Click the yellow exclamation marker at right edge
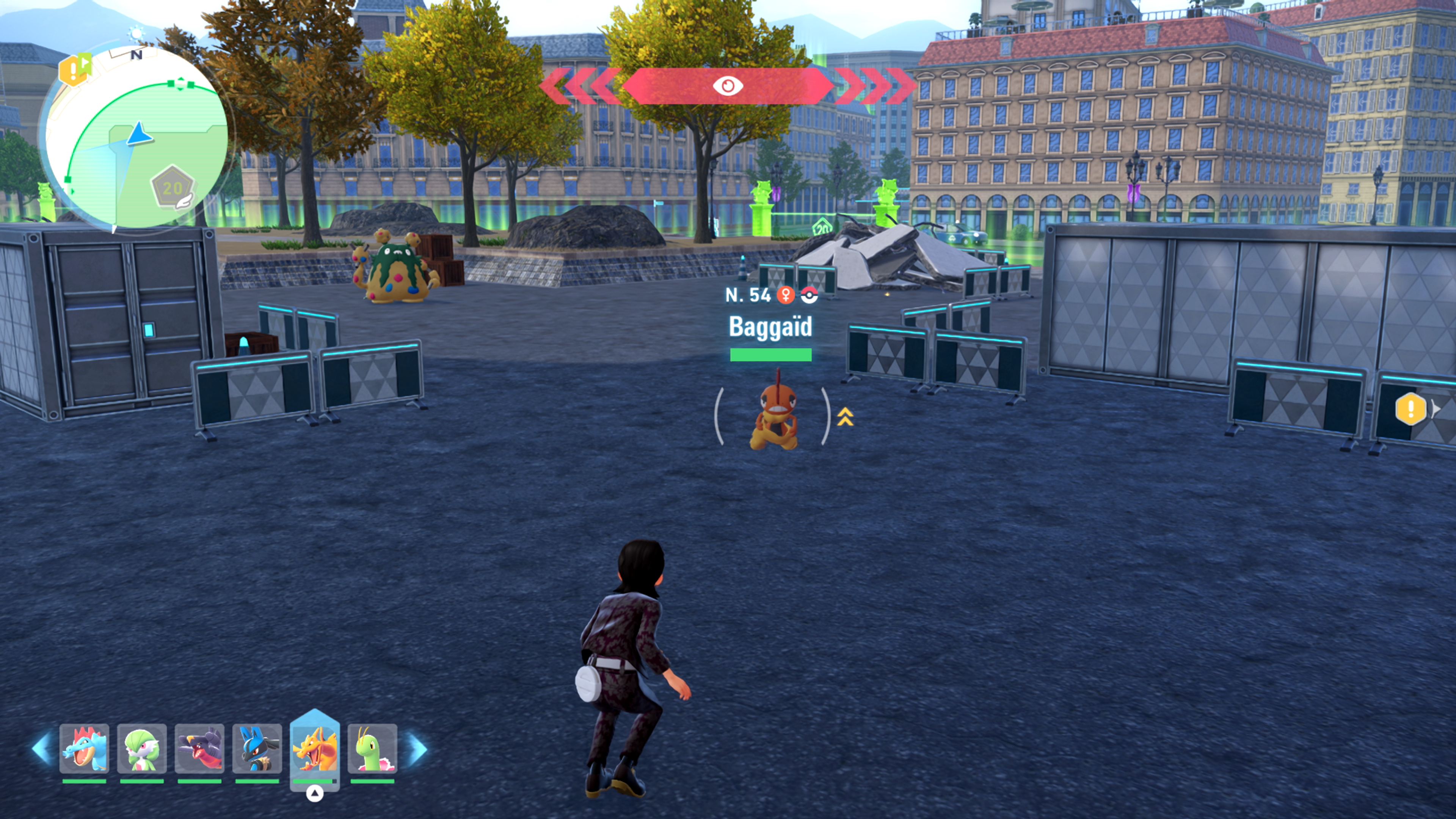Viewport: 1456px width, 819px height. tap(1410, 408)
